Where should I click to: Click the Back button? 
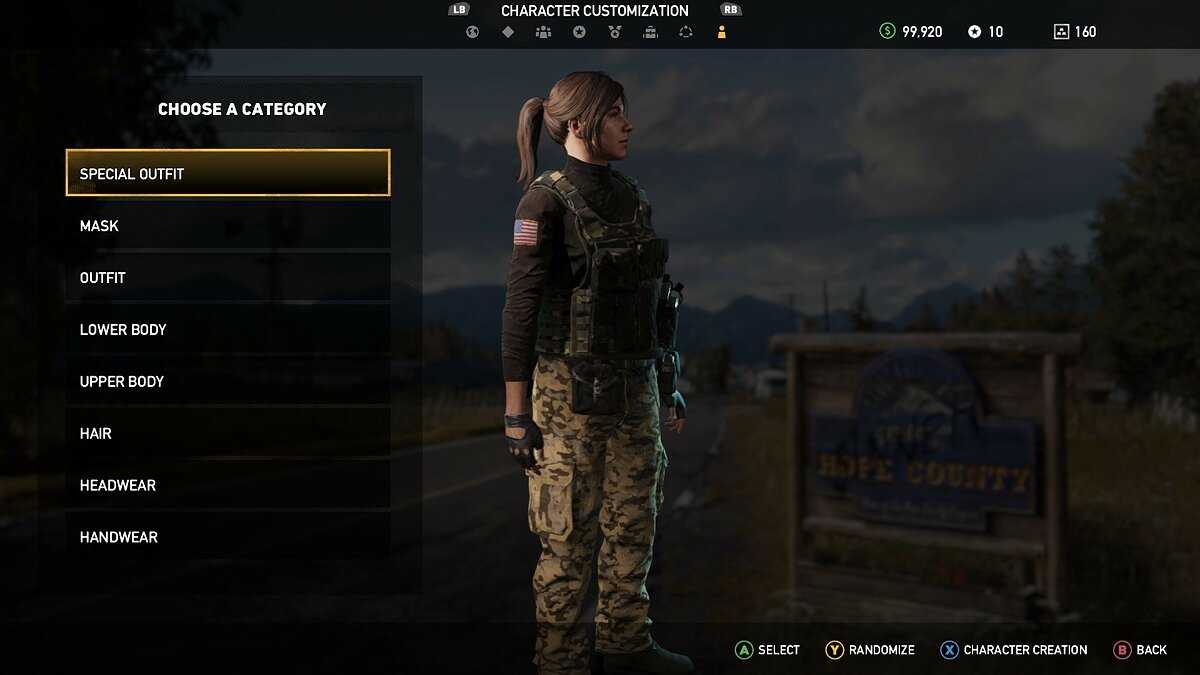coord(1141,650)
